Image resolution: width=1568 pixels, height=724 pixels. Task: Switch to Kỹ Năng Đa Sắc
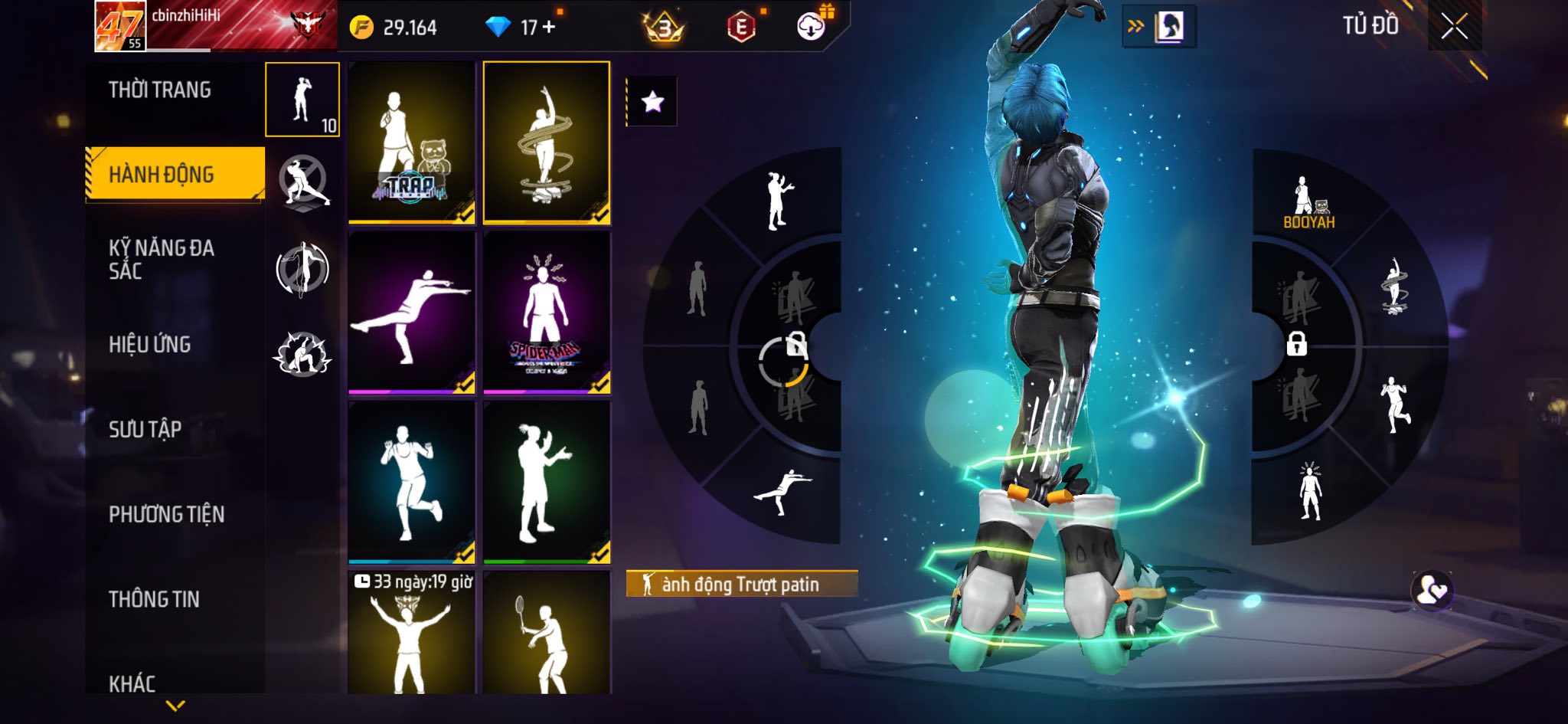161,259
